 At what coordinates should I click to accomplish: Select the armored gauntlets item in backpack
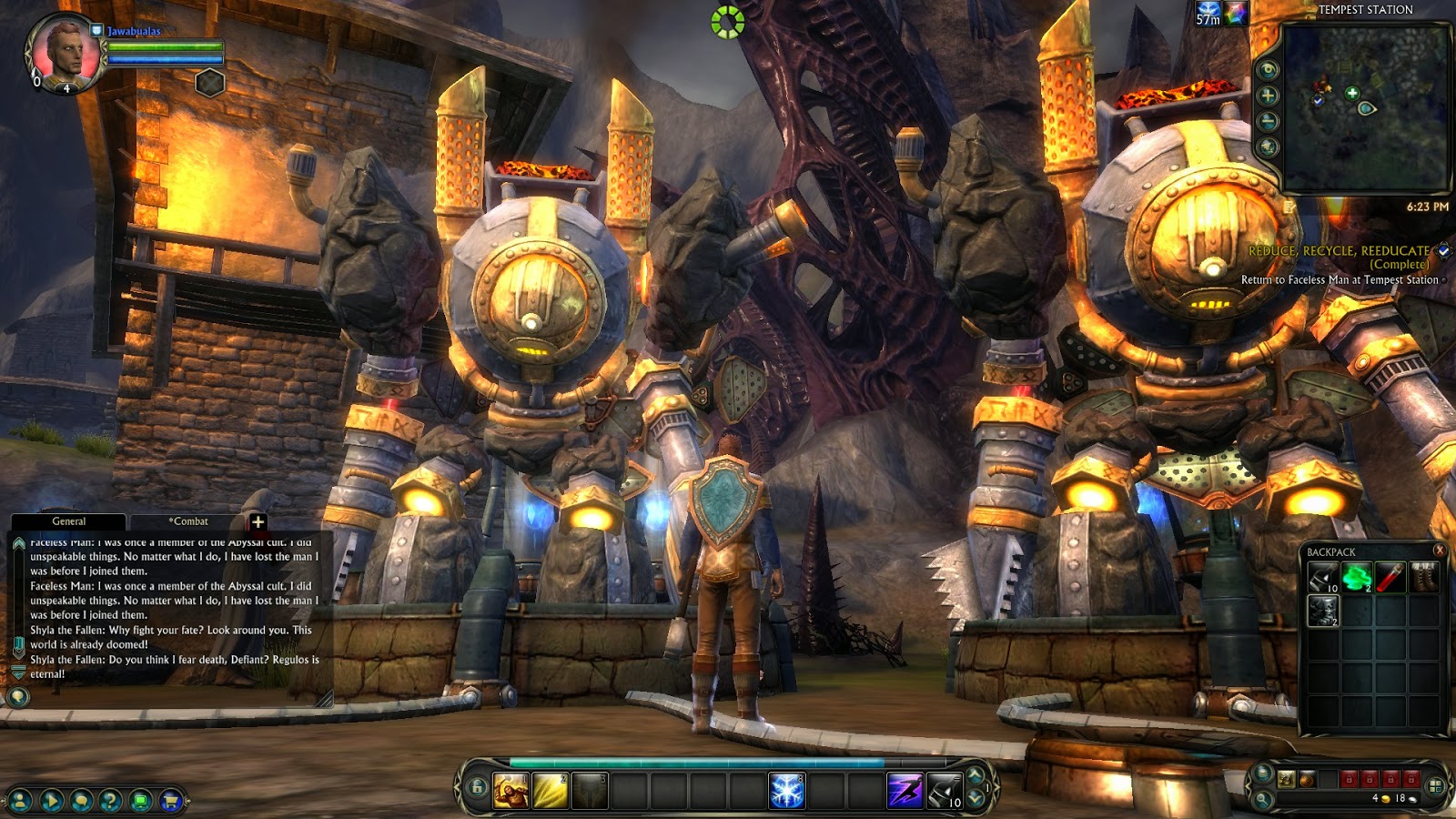click(x=1322, y=611)
